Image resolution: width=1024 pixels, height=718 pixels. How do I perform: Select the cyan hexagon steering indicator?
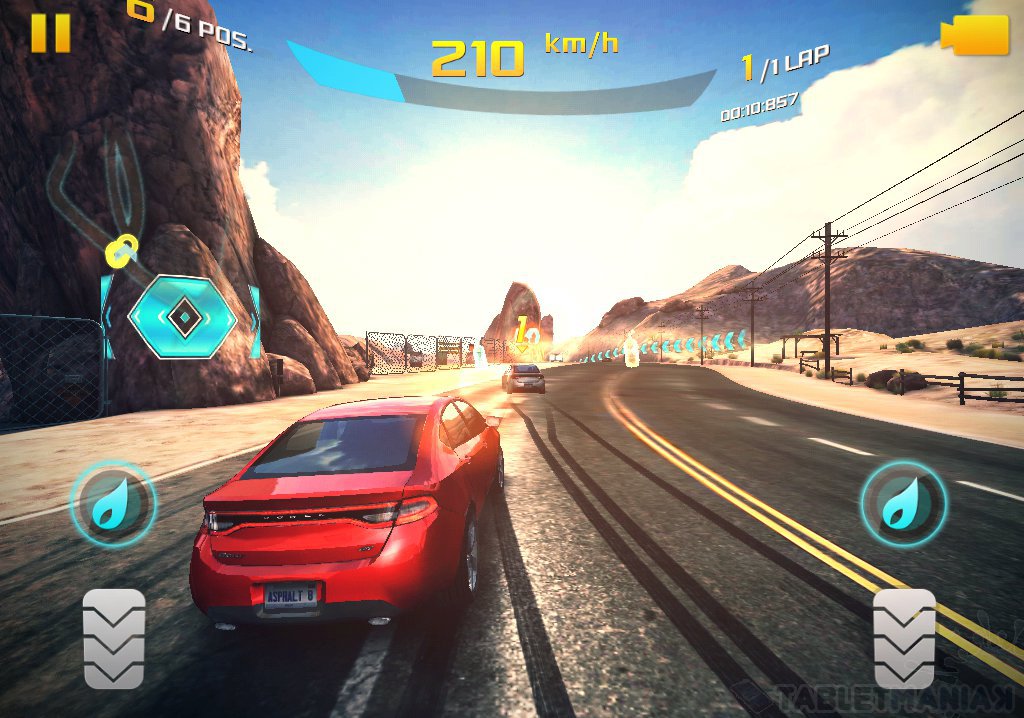[x=182, y=318]
